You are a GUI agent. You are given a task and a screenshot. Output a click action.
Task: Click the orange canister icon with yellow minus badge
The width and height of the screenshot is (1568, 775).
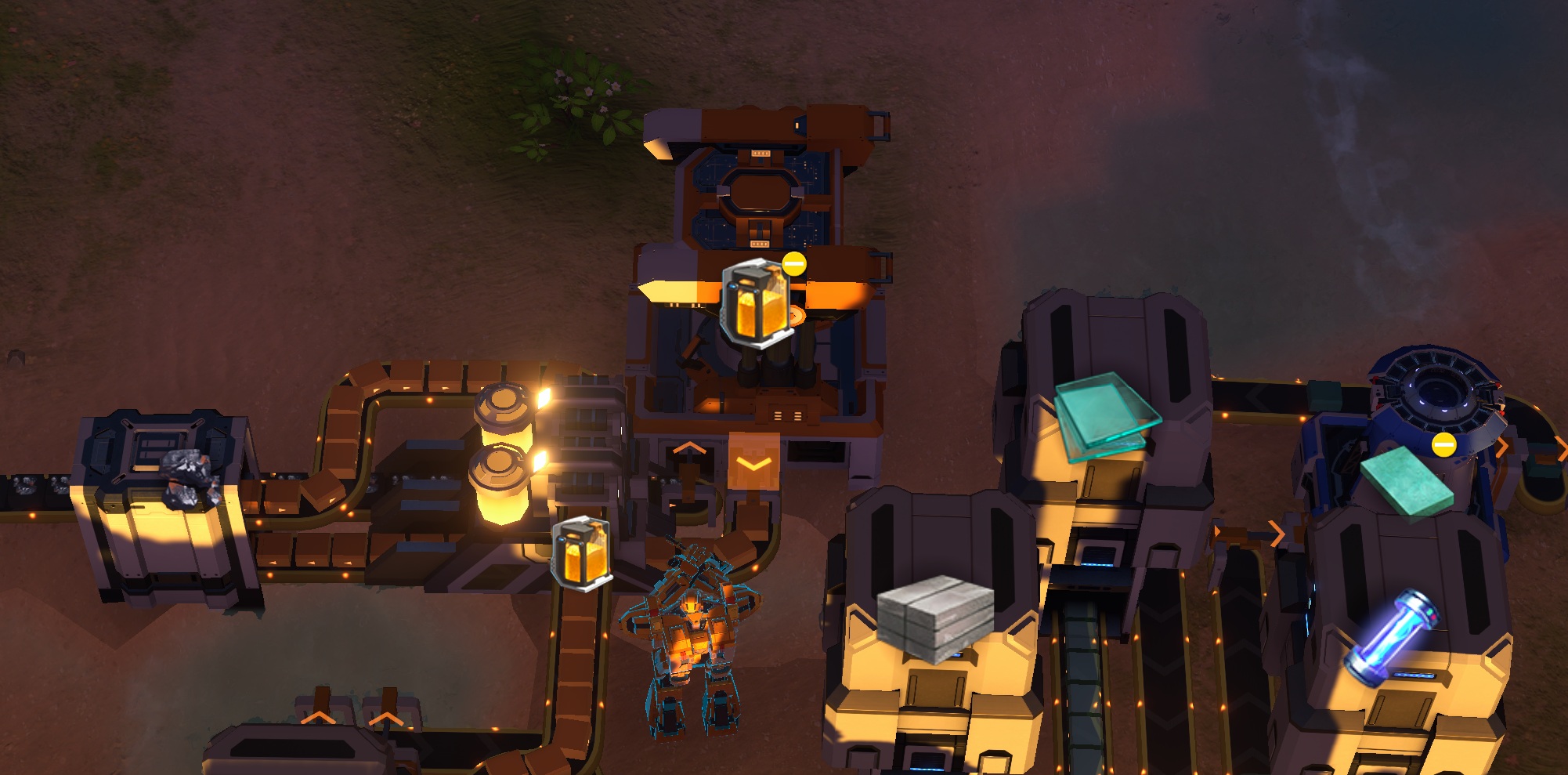757,302
